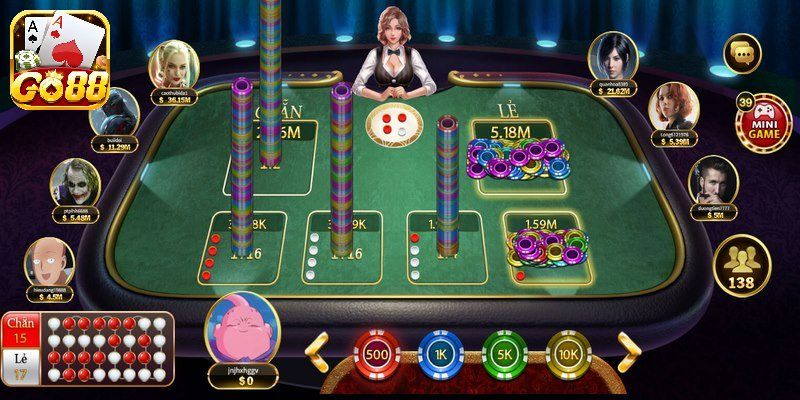Open the chat bubble button
This screenshot has height=400, width=800.
pos(742,53)
